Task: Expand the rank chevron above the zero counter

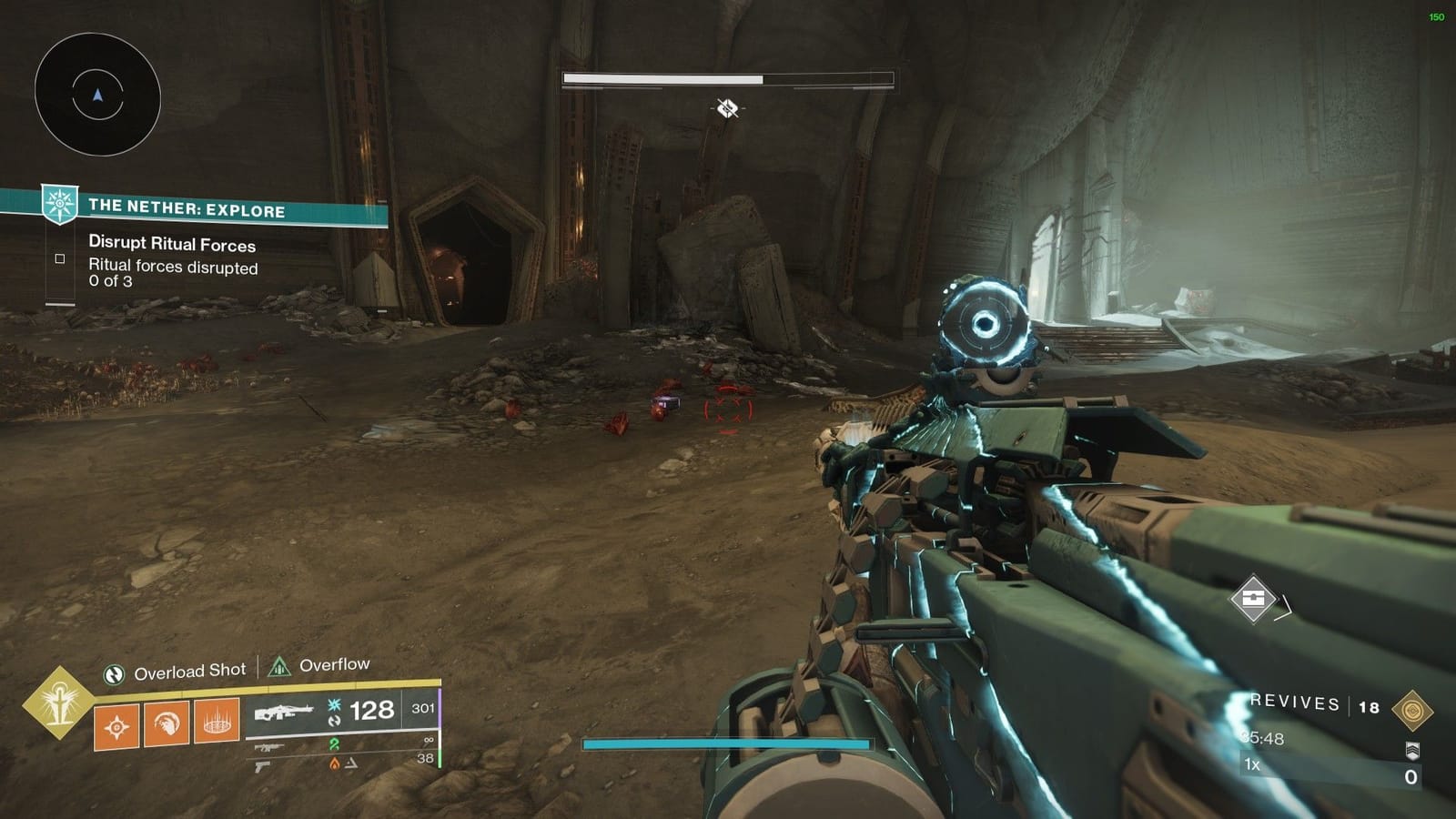Action: 1413,750
